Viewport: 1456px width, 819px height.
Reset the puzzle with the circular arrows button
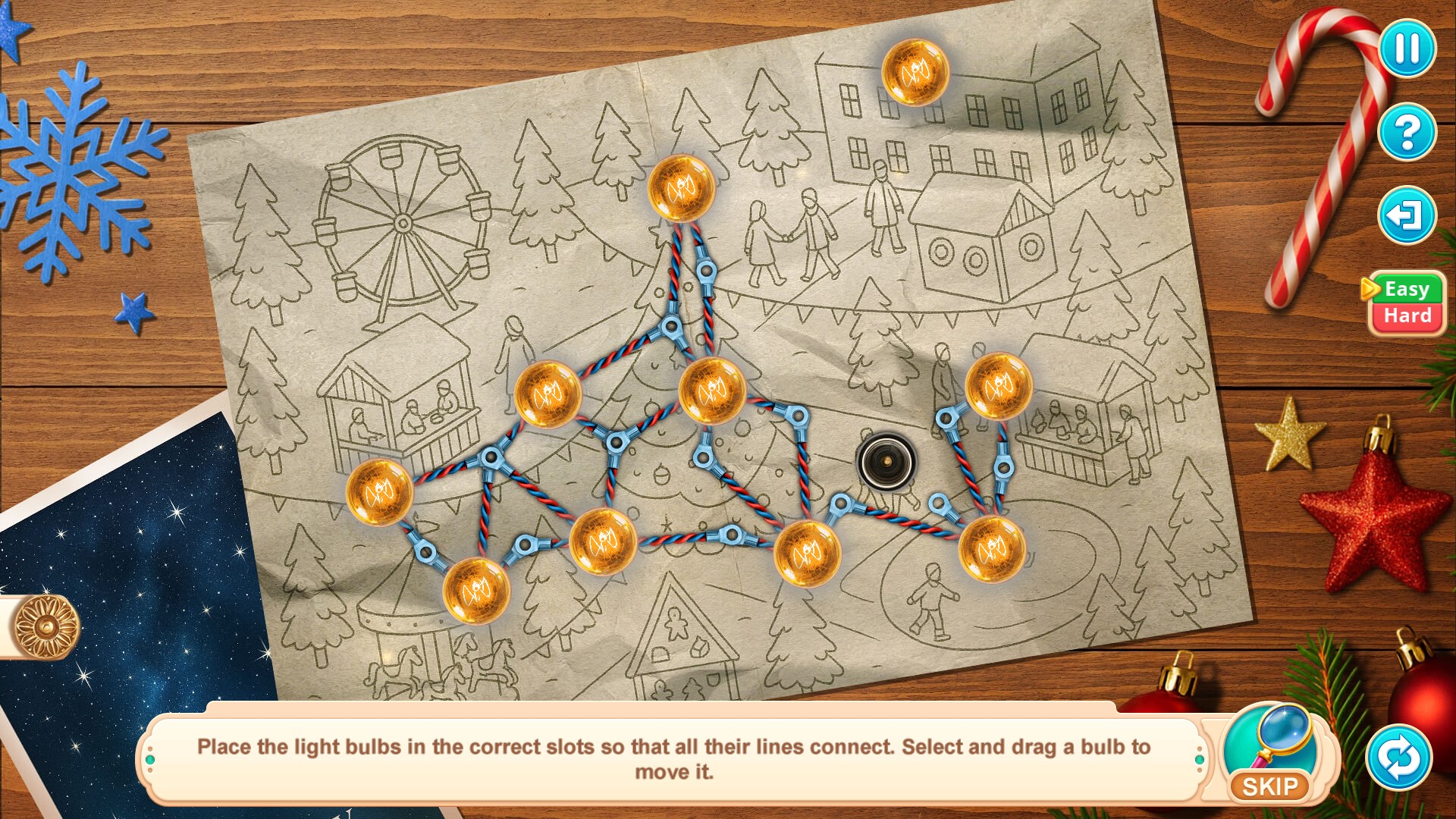click(1399, 758)
